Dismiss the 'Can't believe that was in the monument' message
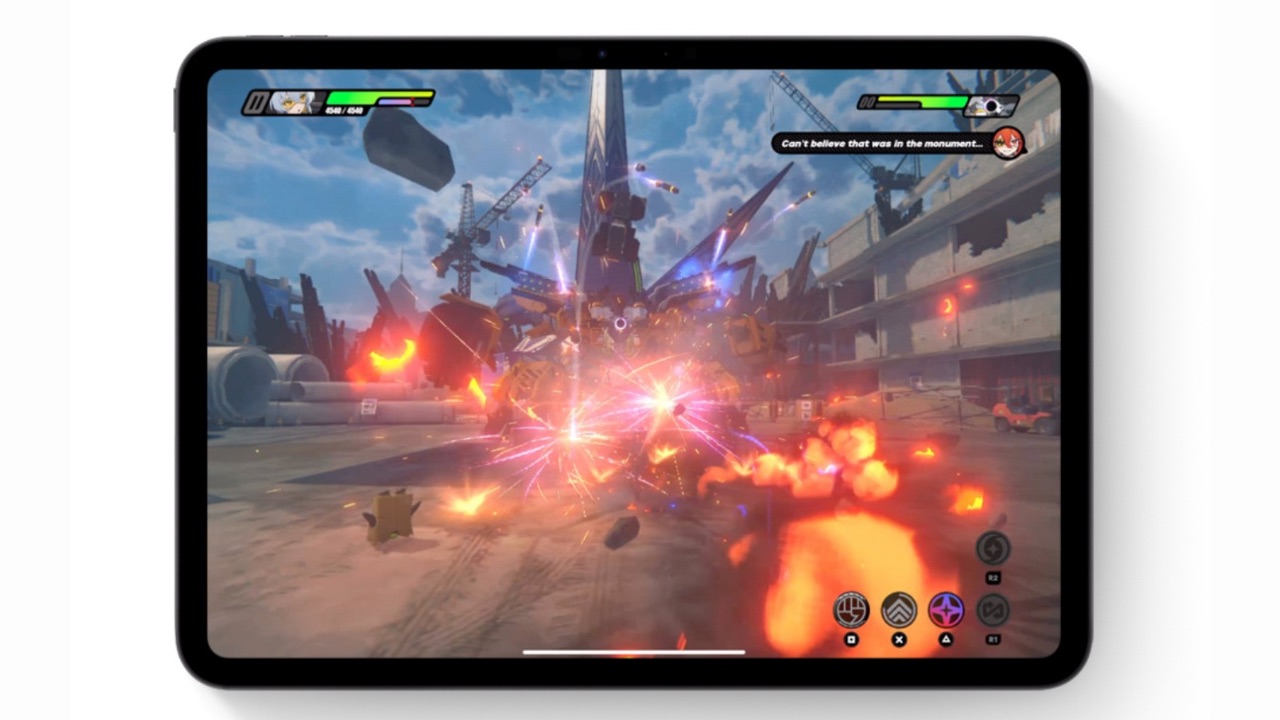Image resolution: width=1280 pixels, height=720 pixels. pyautogui.click(x=880, y=143)
